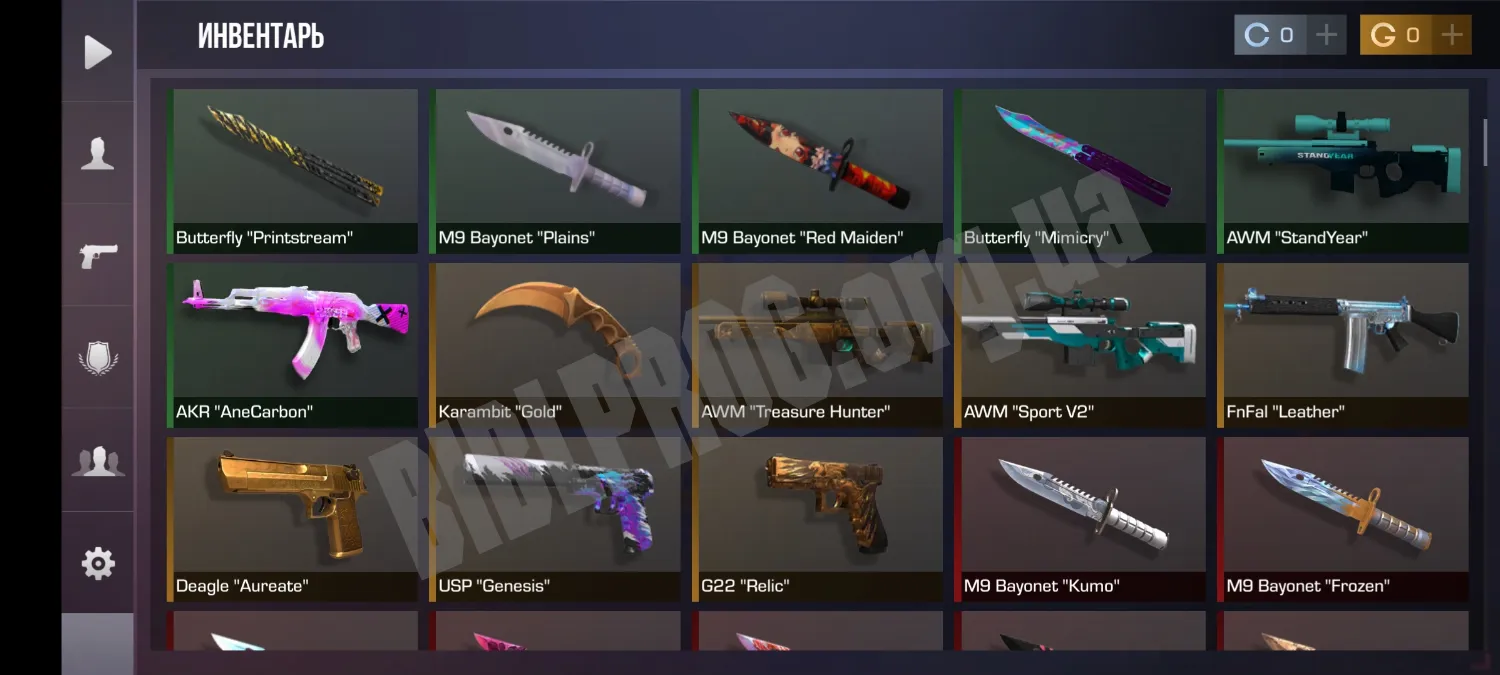Choose the Deagle "Aureate" pistol
The width and height of the screenshot is (1500, 675).
[293, 518]
